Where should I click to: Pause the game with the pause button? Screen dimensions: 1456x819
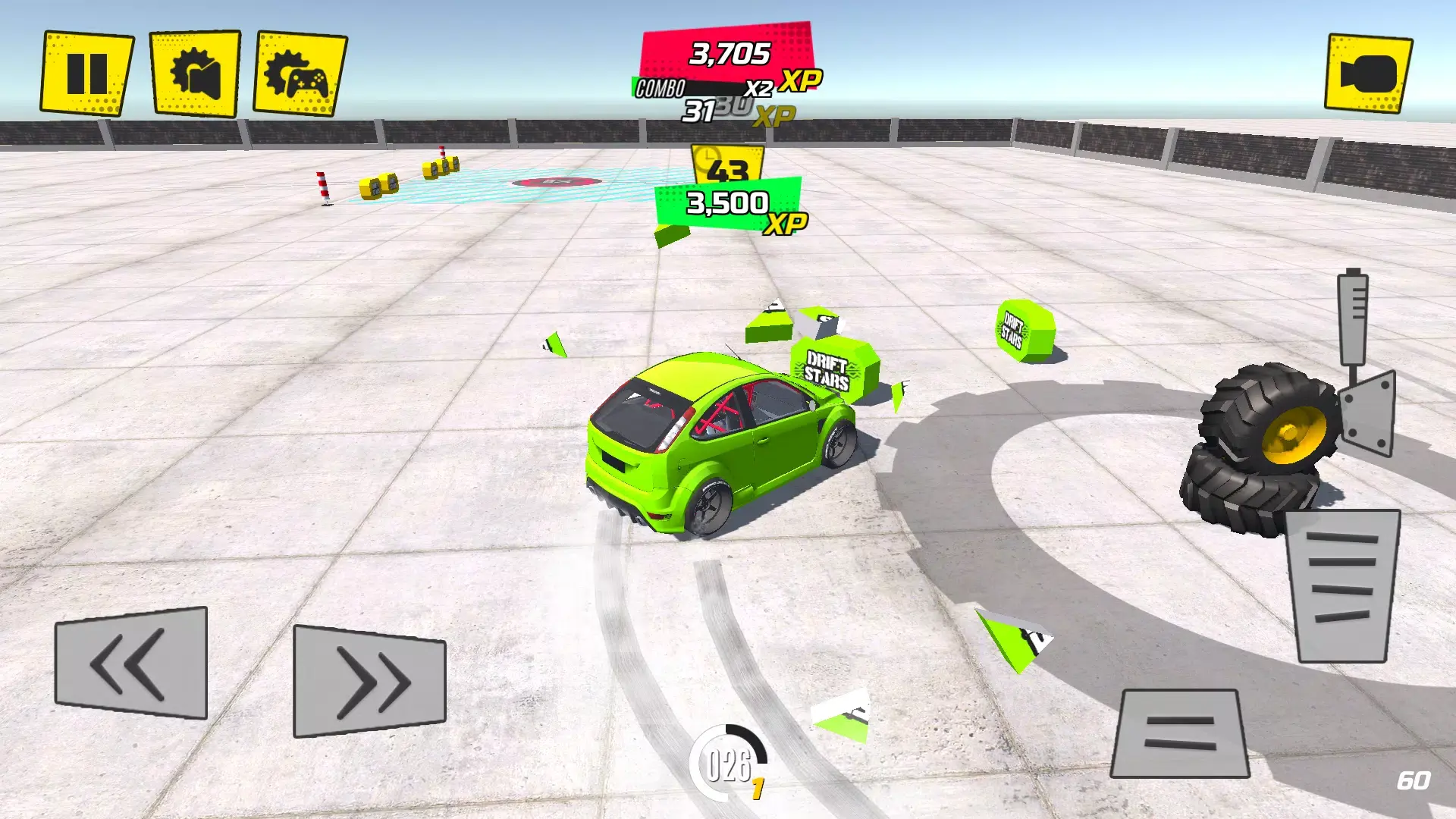click(x=86, y=73)
